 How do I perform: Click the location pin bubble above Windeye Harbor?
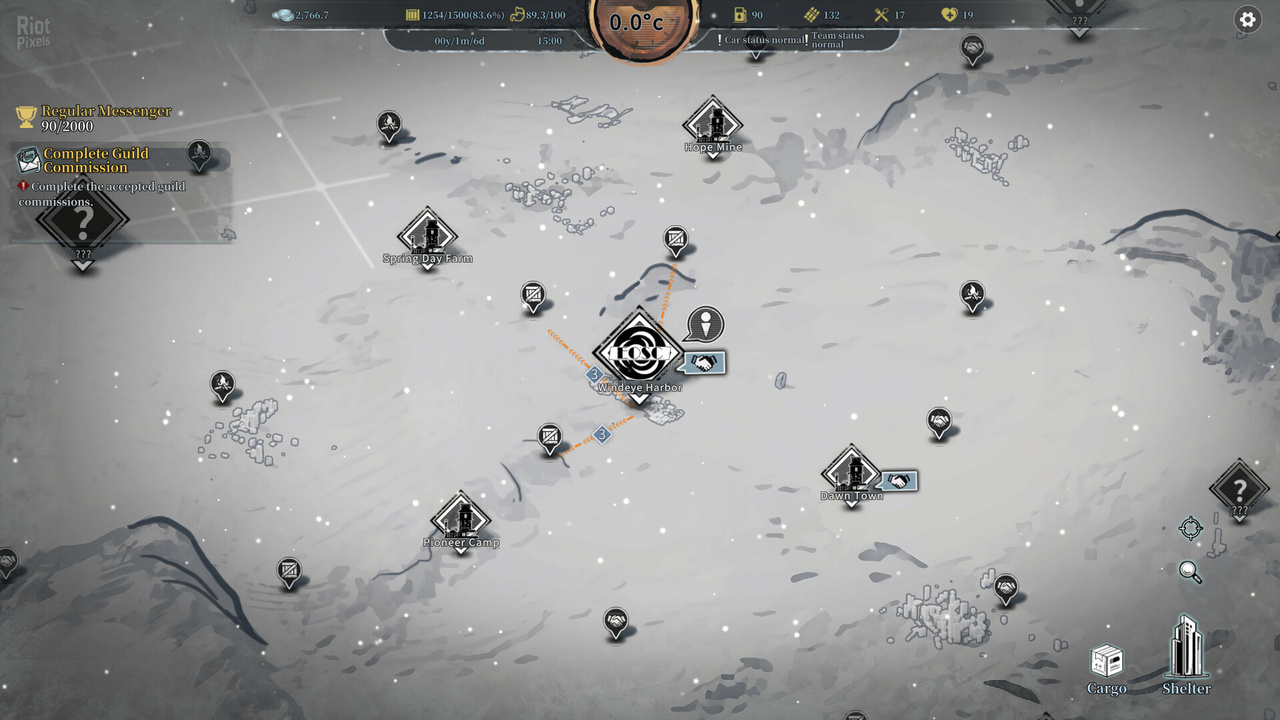[706, 324]
